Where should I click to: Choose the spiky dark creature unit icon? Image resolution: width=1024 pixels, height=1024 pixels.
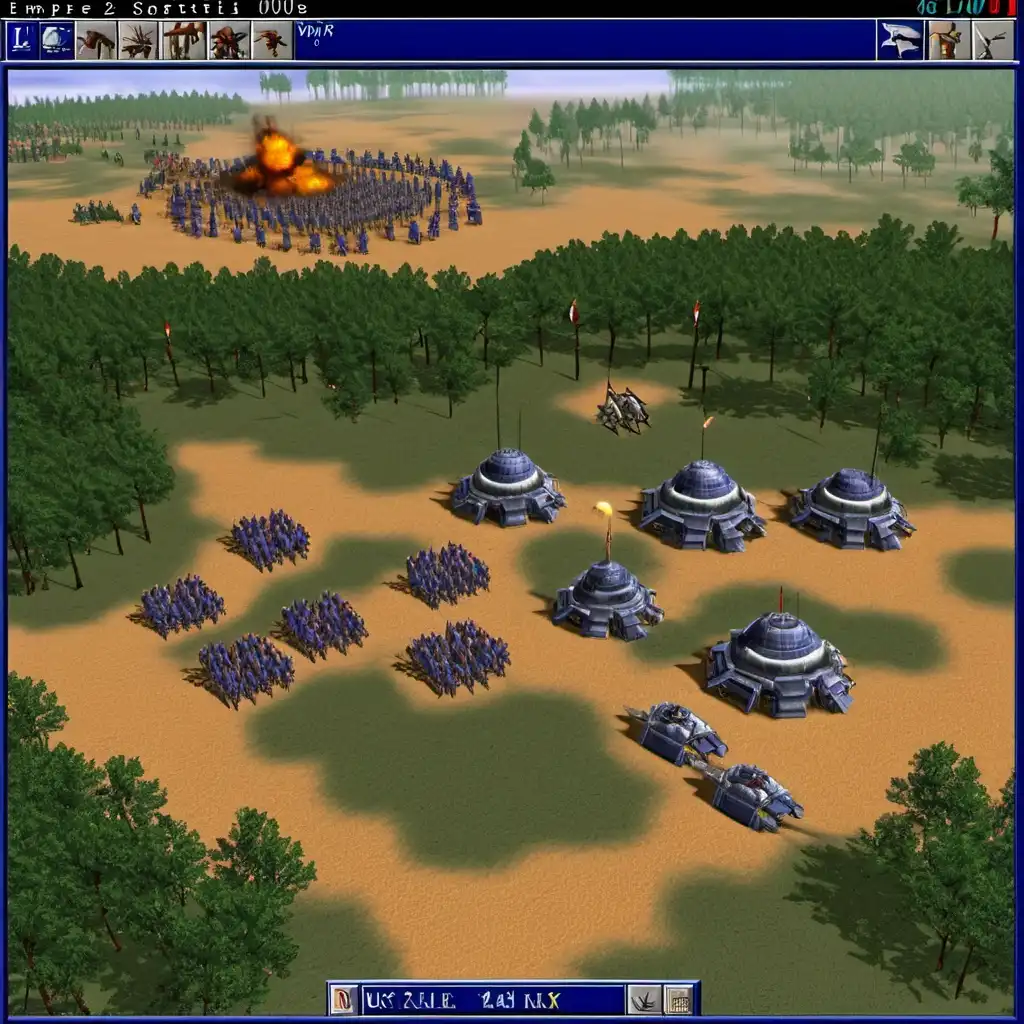pyautogui.click(x=138, y=40)
